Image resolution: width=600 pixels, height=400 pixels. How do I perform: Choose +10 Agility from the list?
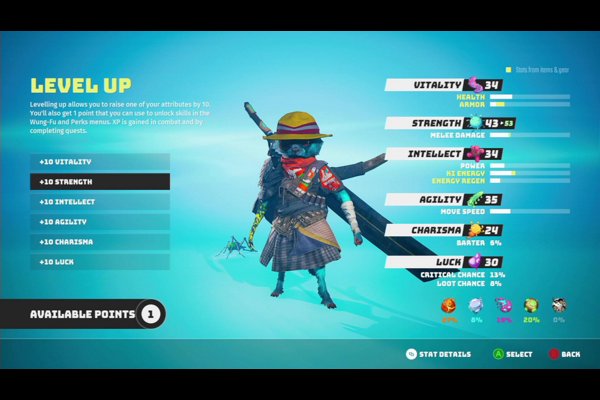pyautogui.click(x=99, y=222)
